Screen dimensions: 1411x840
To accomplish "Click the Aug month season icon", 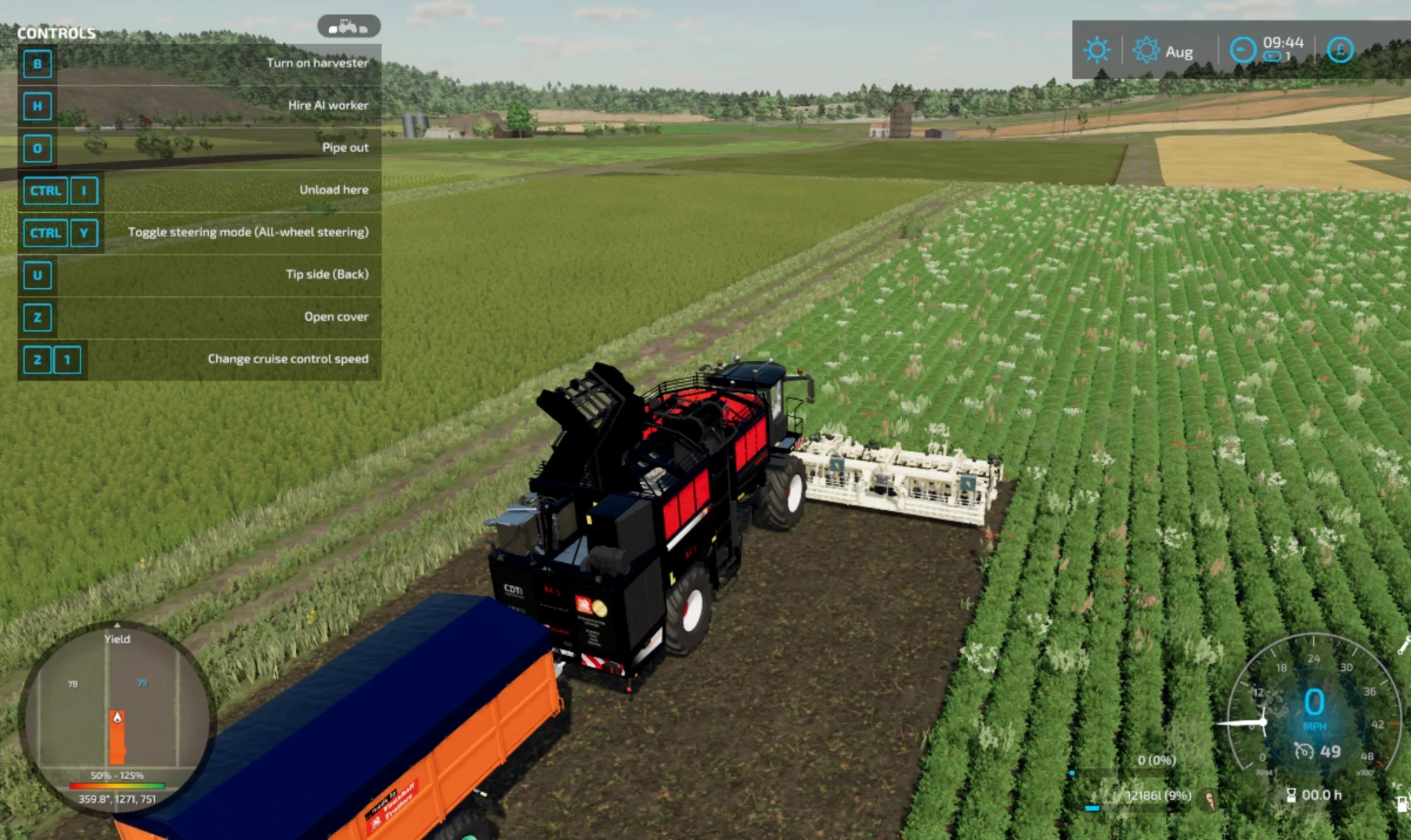I will tap(1146, 50).
